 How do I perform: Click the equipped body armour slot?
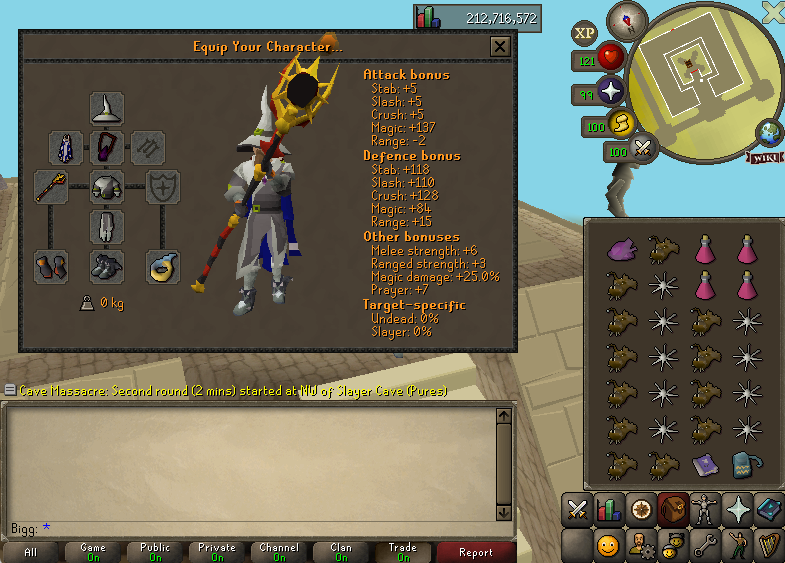tap(107, 187)
